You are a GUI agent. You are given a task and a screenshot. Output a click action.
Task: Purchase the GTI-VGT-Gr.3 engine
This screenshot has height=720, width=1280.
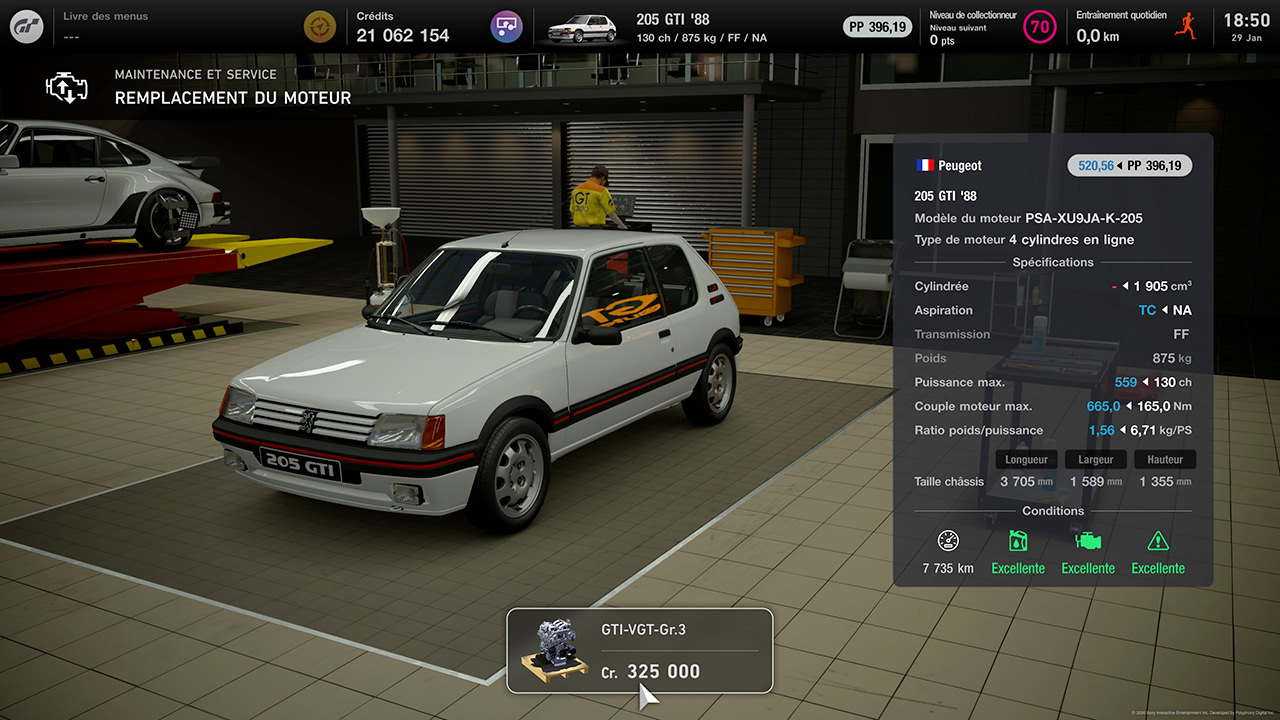tap(640, 650)
